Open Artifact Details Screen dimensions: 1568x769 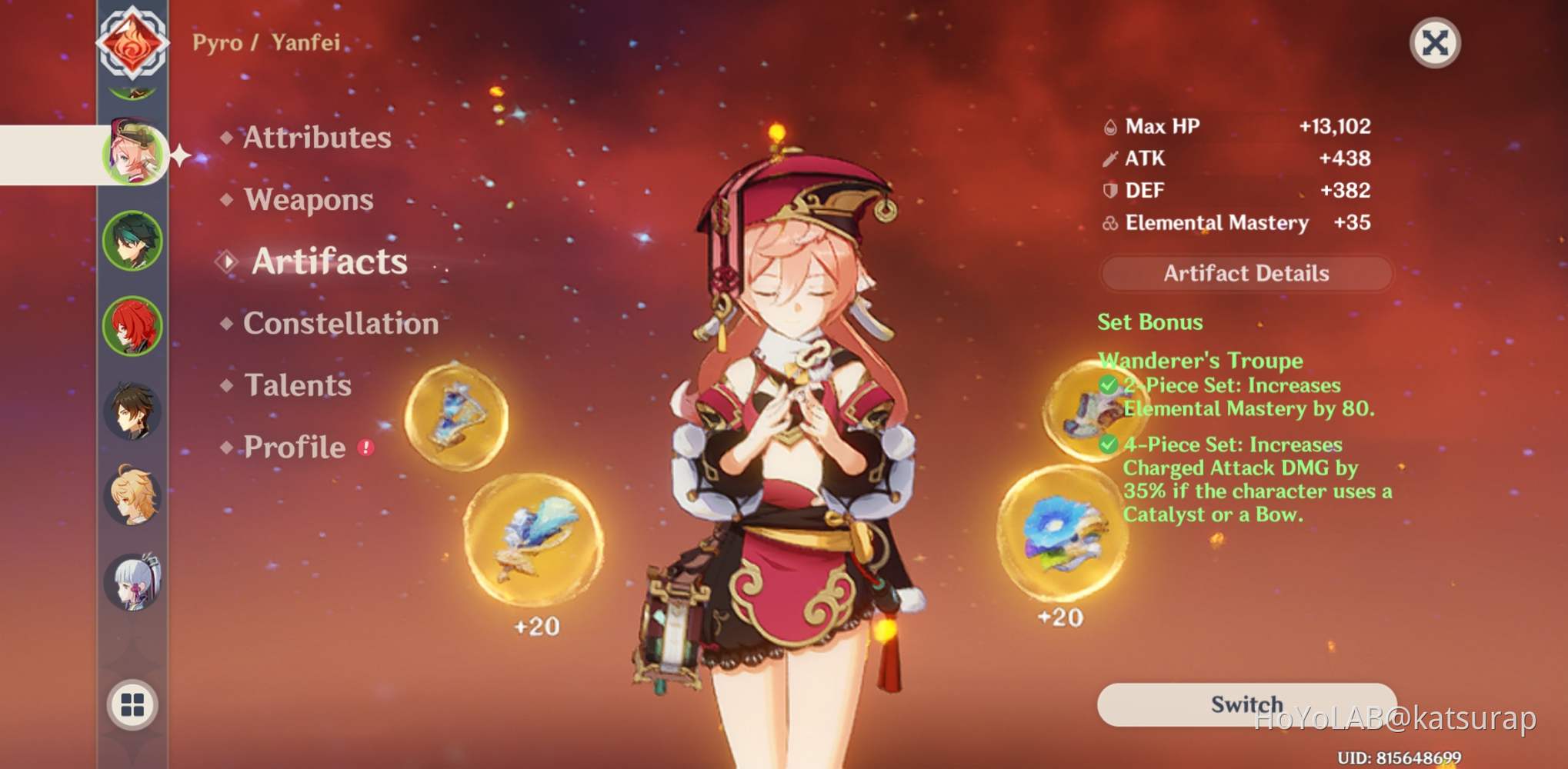(1246, 274)
